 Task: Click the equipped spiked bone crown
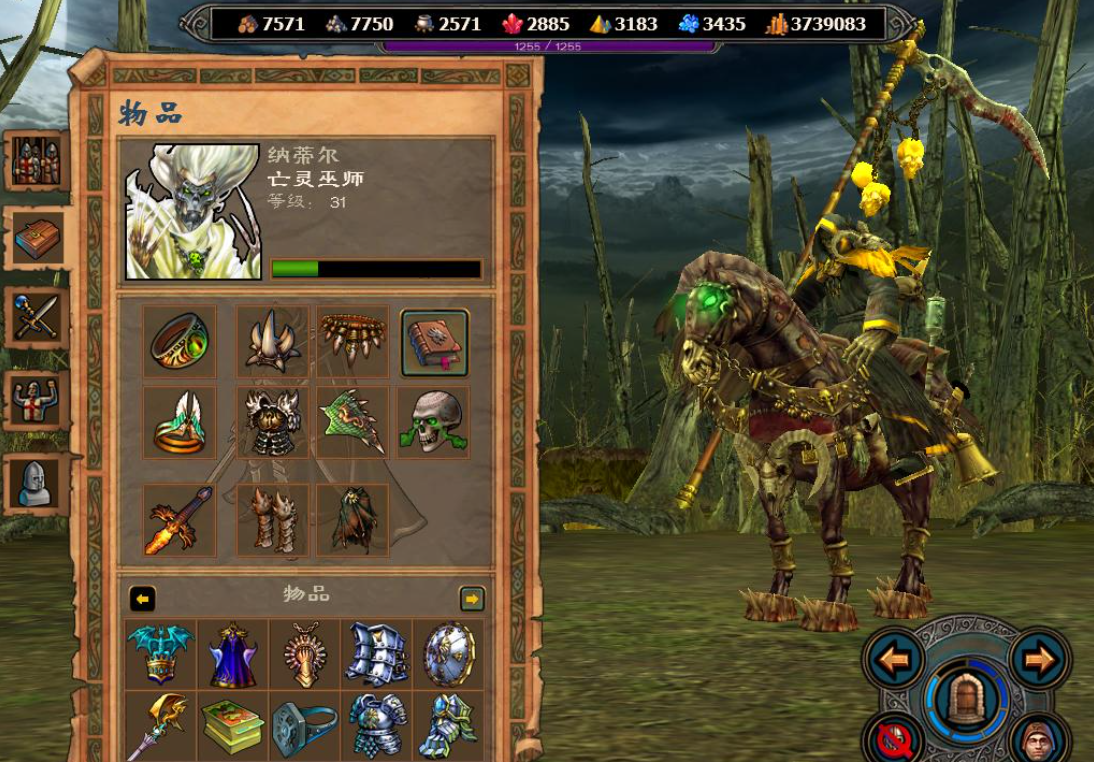tap(272, 342)
